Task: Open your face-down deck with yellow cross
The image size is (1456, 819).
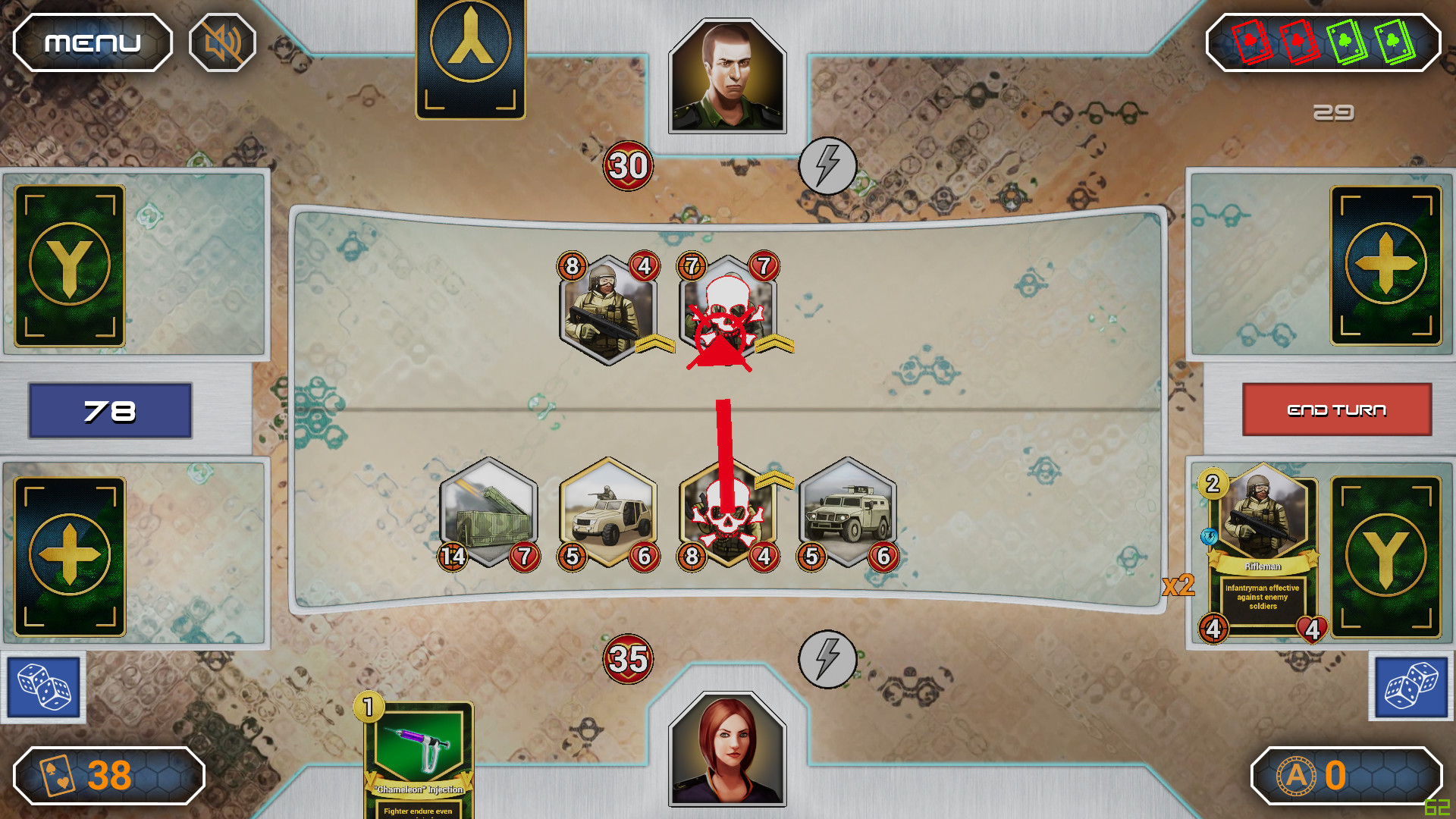Action: click(69, 555)
